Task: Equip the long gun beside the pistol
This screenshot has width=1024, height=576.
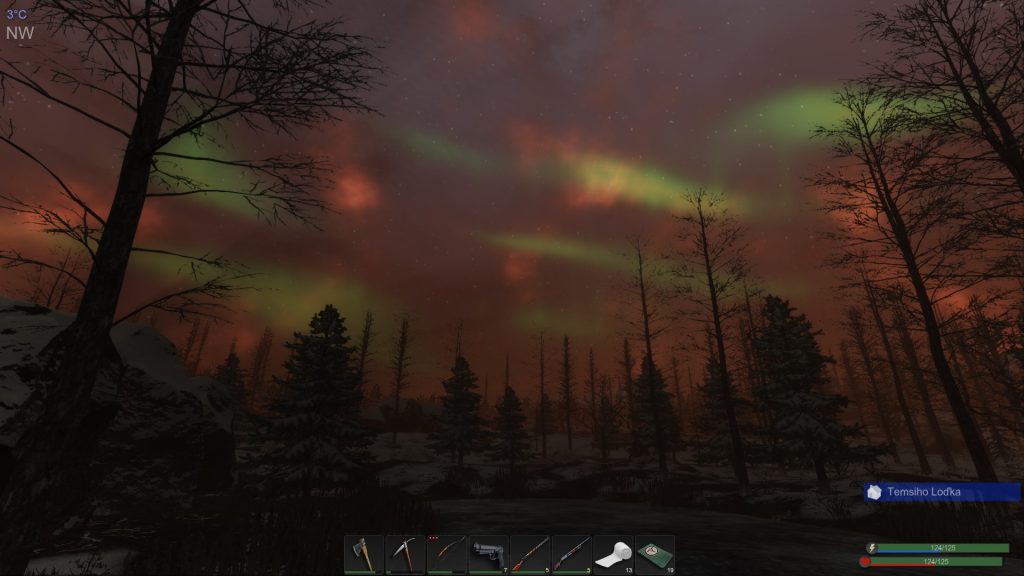Action: 530,554
